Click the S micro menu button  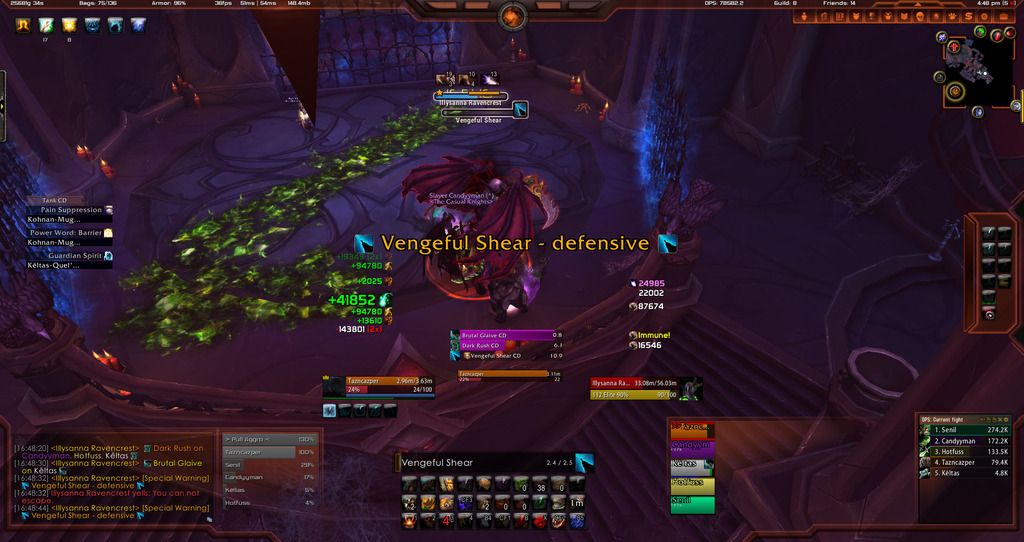(x=968, y=16)
